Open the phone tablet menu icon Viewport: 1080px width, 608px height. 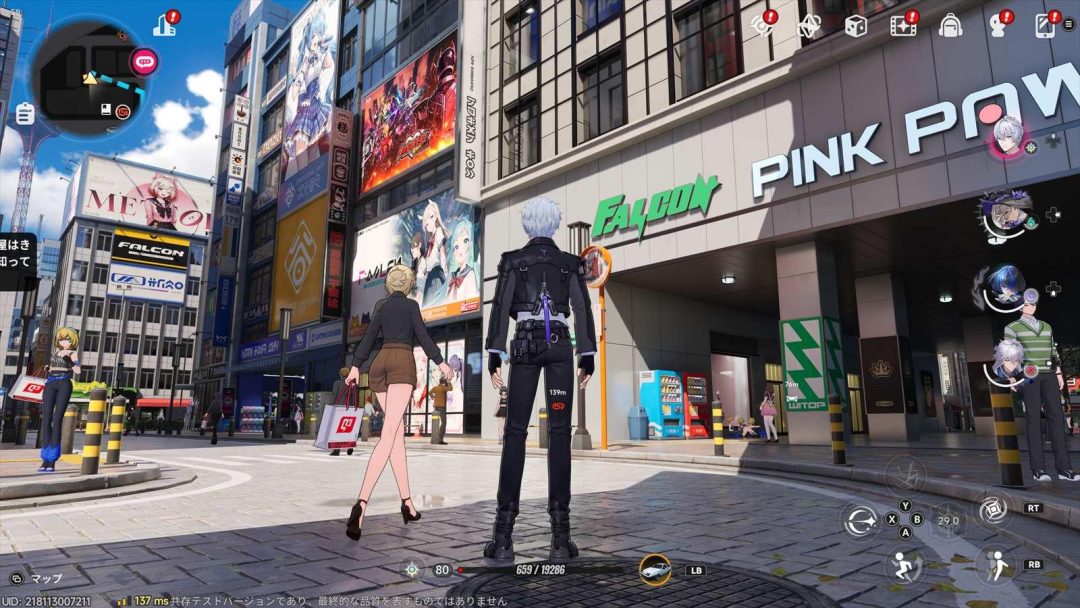tap(1045, 25)
